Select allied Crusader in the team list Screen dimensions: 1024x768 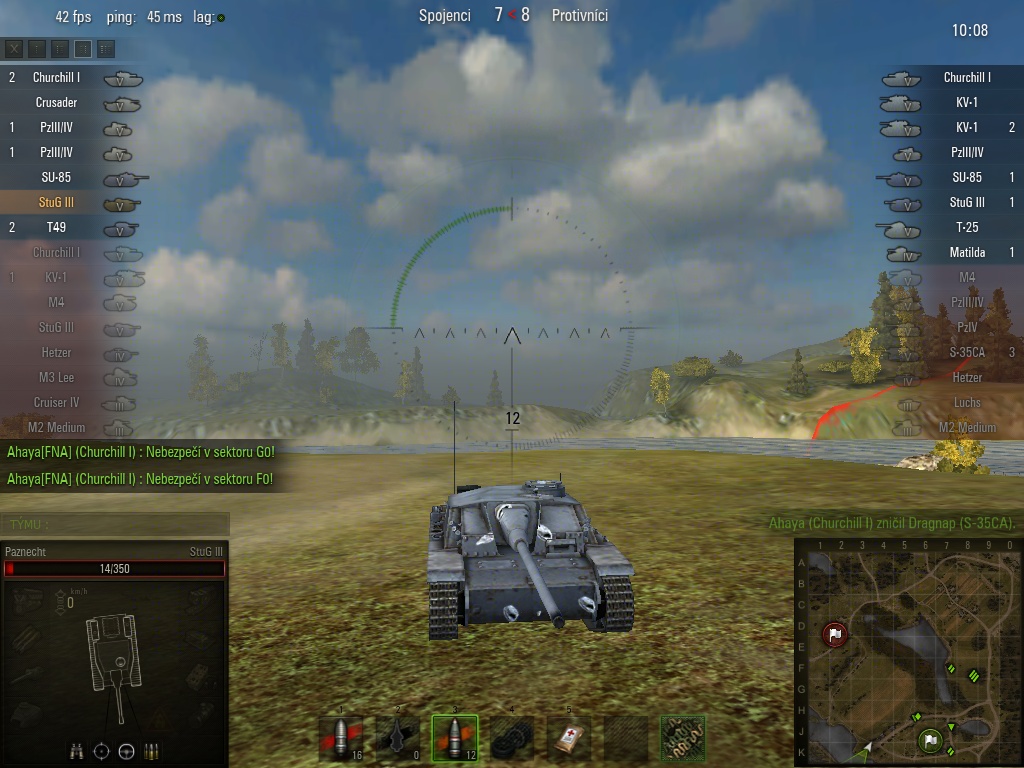57,102
